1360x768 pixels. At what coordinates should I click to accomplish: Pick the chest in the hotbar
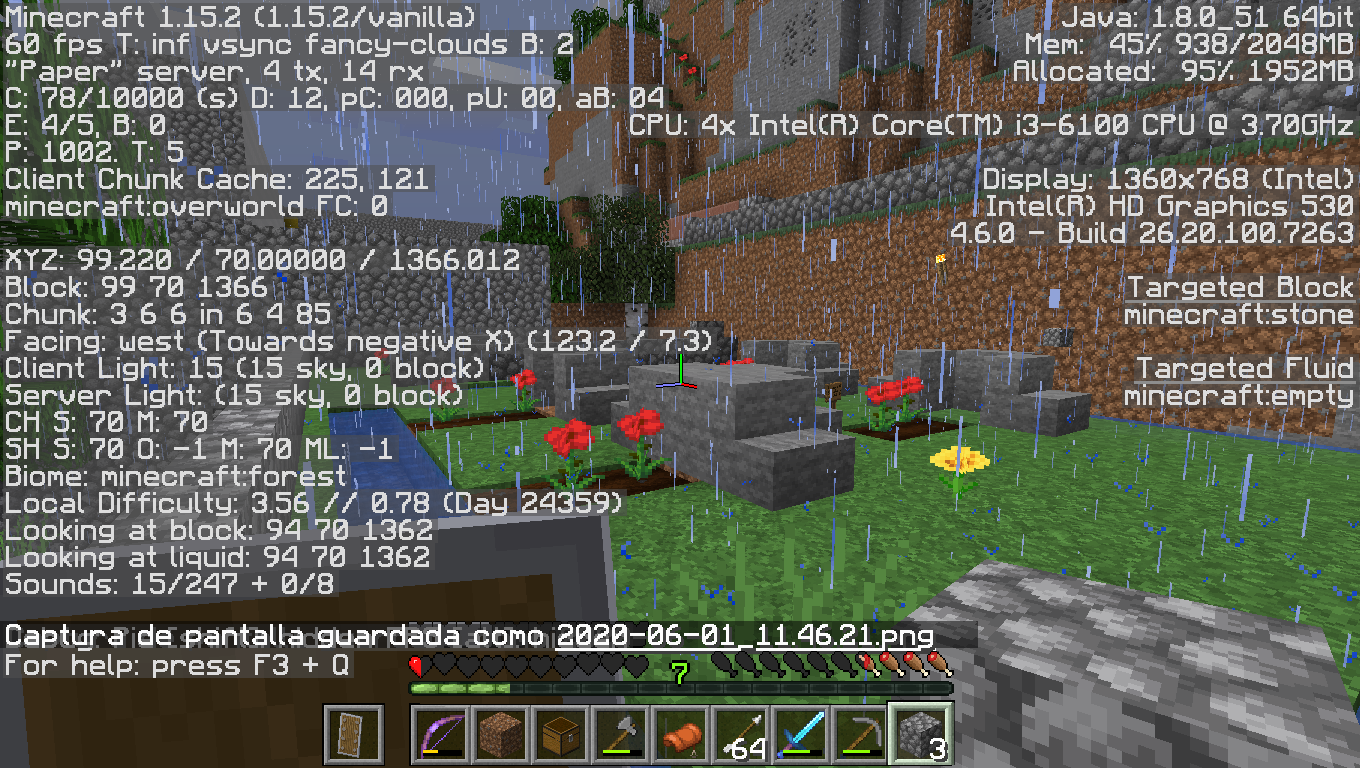point(560,735)
